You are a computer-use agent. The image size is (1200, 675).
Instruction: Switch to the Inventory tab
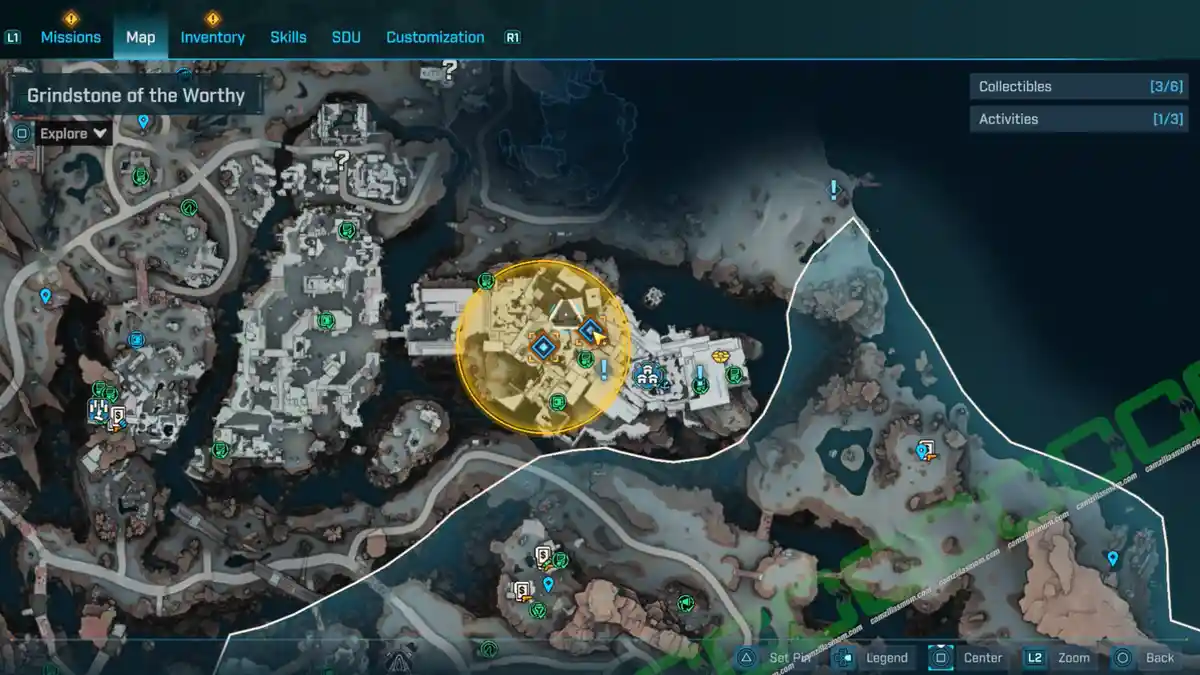pos(212,37)
